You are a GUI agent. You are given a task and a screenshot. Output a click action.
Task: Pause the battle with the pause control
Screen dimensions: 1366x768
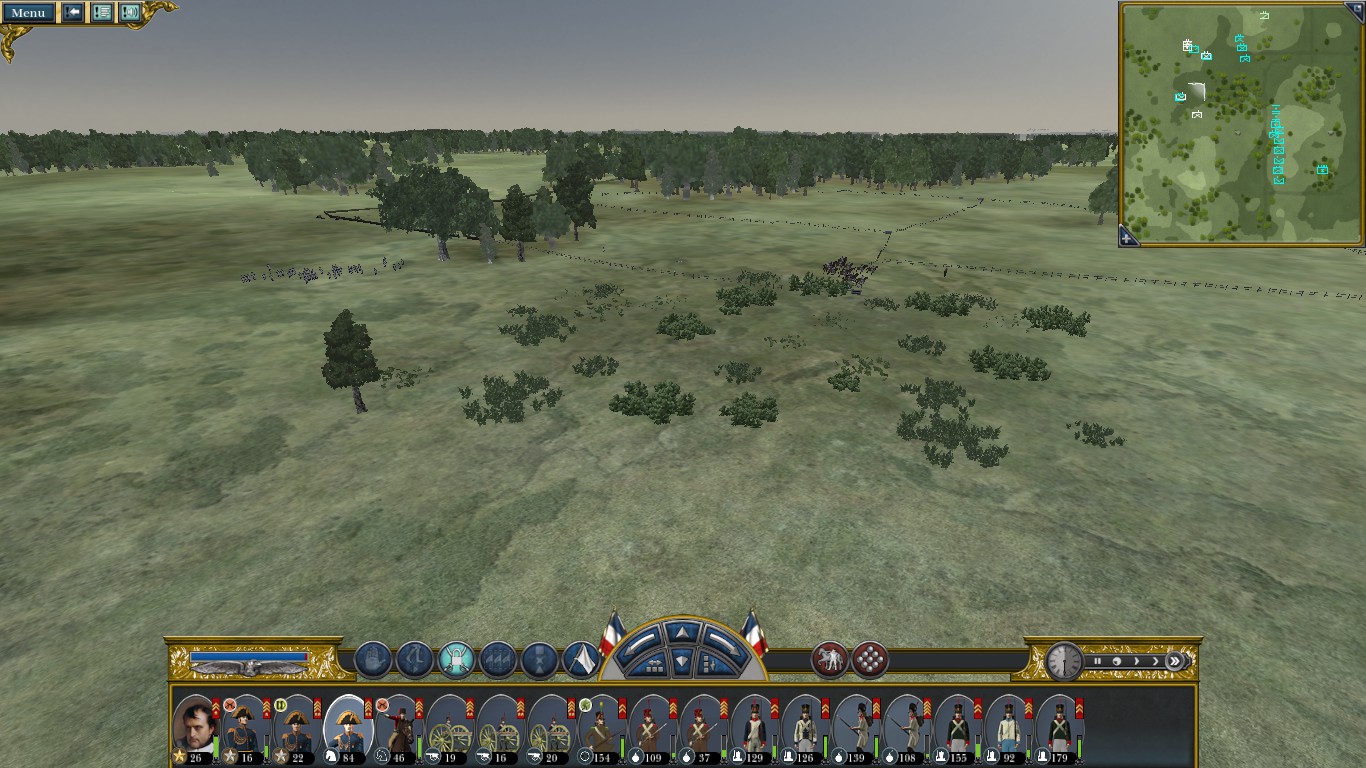pos(1098,661)
